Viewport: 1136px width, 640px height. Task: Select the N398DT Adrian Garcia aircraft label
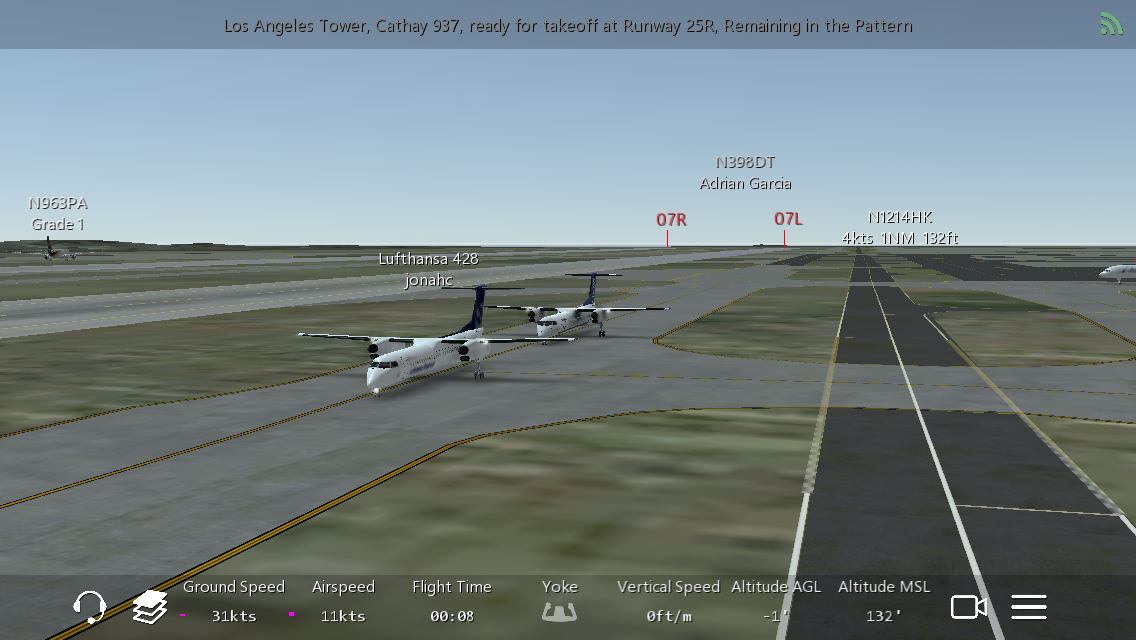745,173
